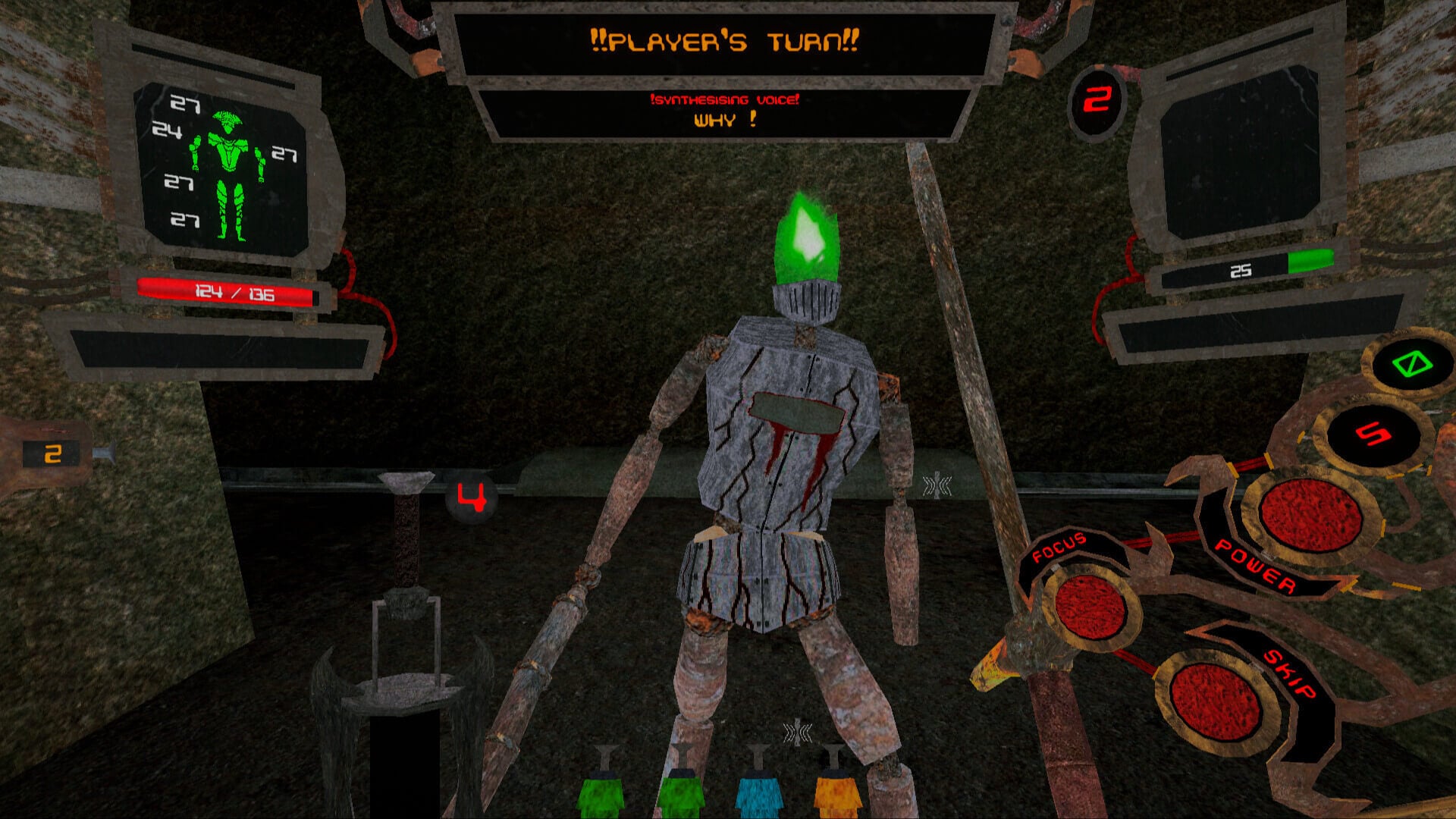Image resolution: width=1456 pixels, height=819 pixels.
Task: Activate the red Power button
Action: point(1309,515)
